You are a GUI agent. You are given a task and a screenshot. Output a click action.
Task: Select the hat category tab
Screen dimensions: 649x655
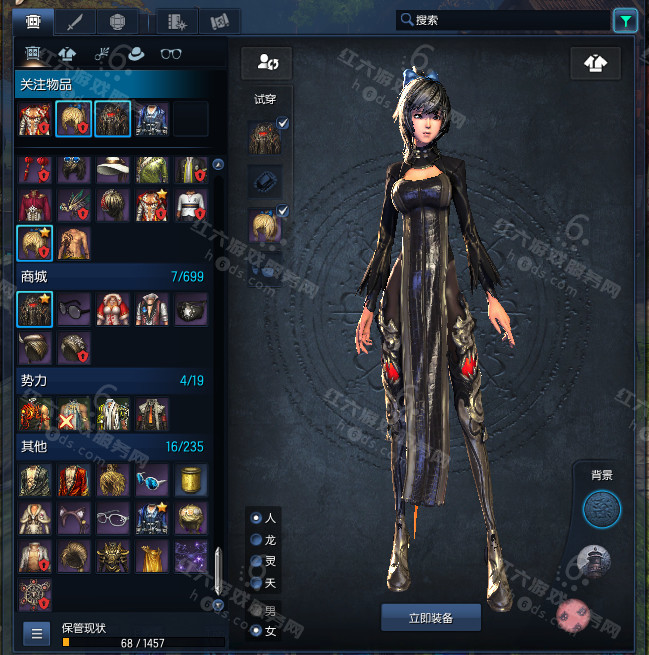(138, 54)
